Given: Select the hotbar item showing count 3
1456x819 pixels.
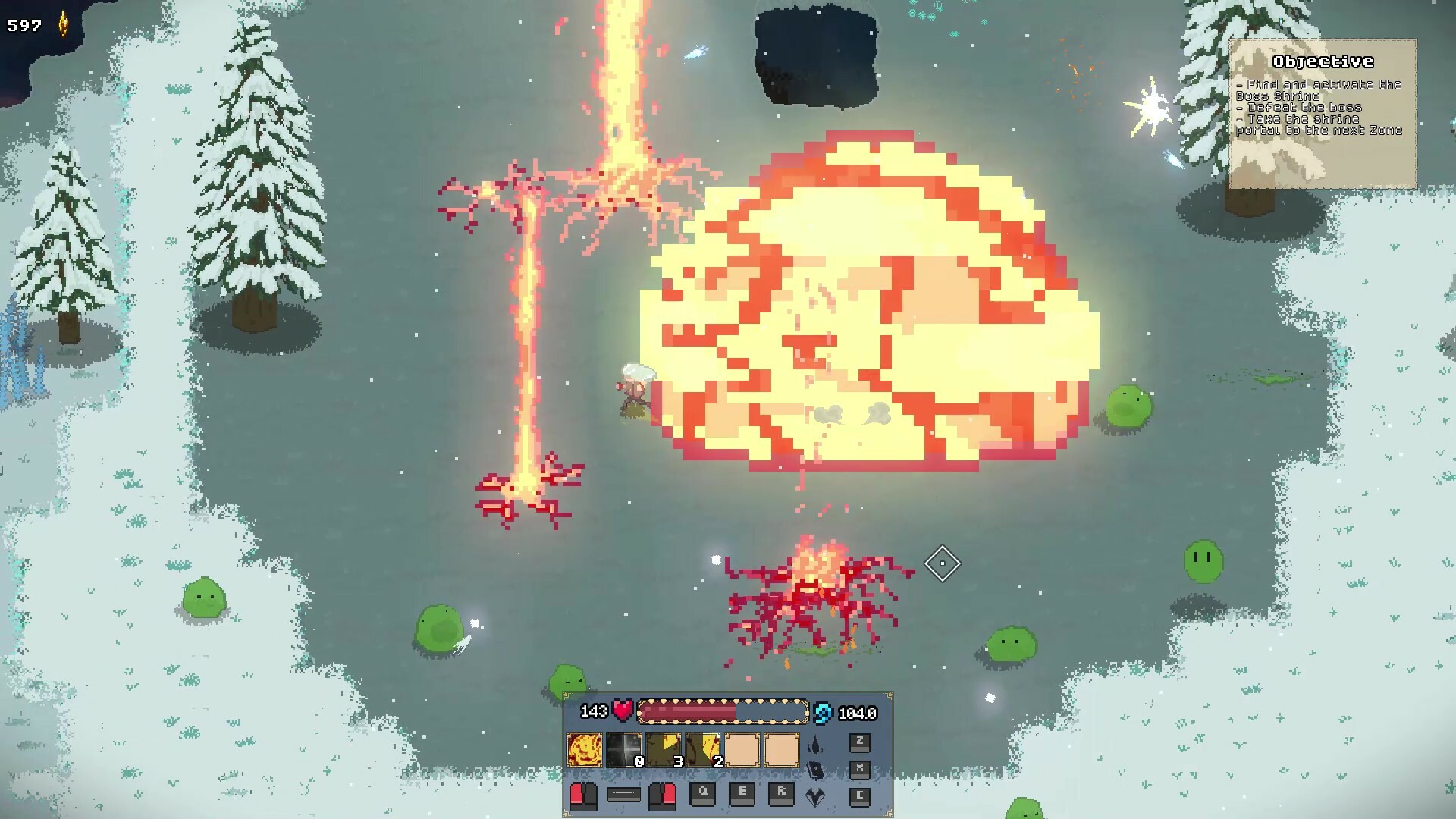Looking at the screenshot, I should click(664, 750).
